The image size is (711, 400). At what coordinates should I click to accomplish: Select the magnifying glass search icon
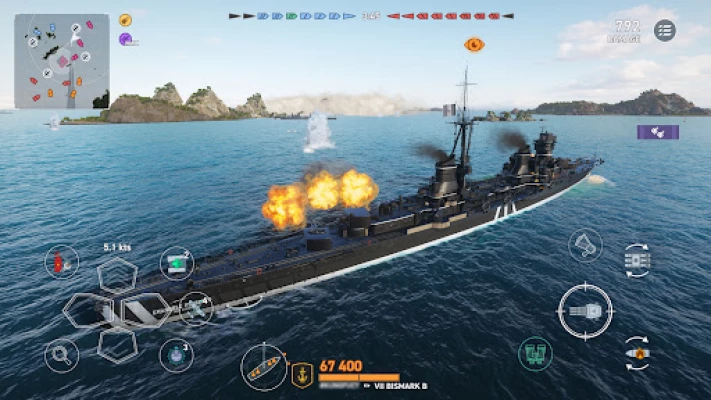[x=61, y=355]
